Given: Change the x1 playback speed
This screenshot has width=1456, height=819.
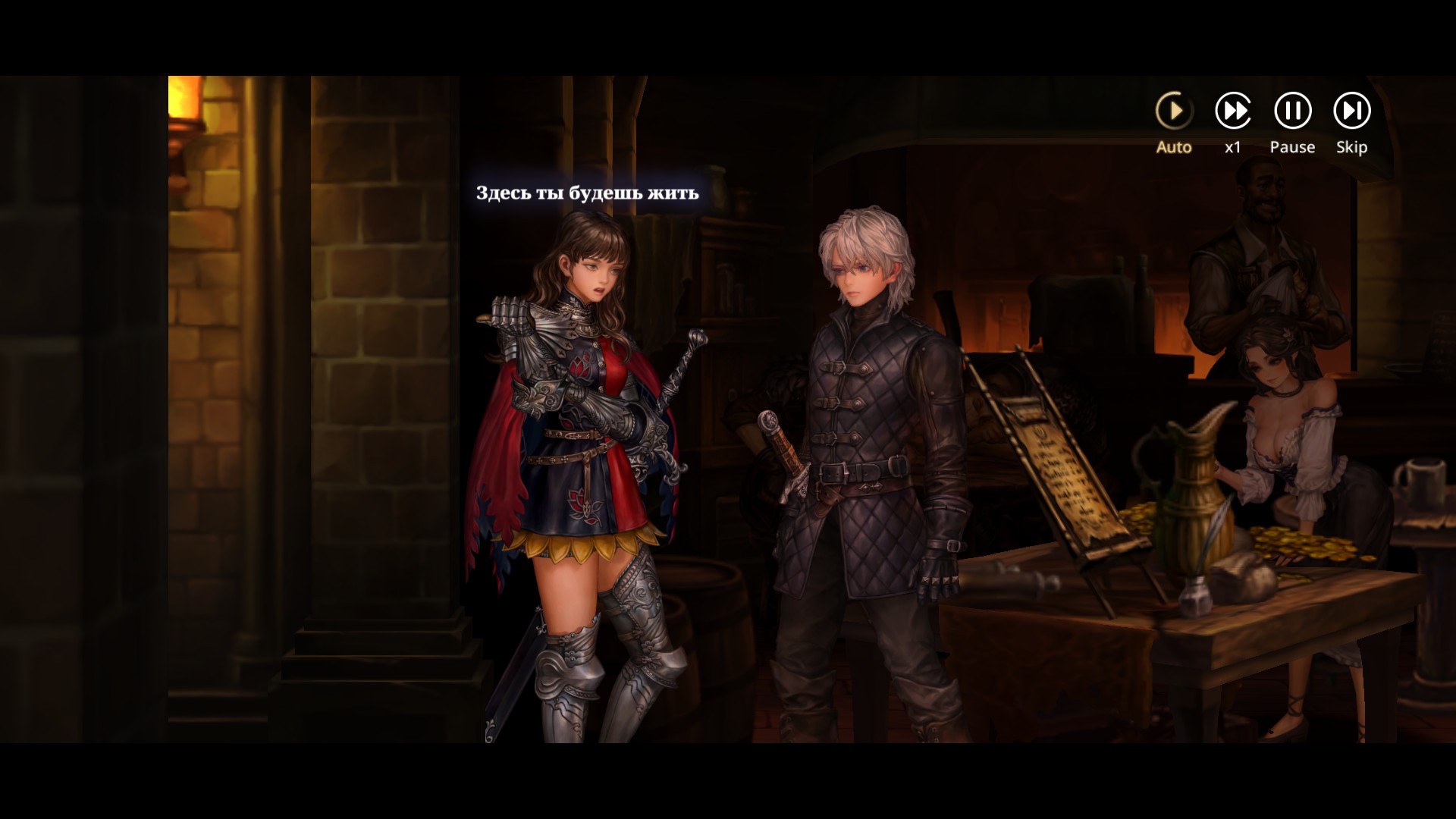Looking at the screenshot, I should [1233, 111].
